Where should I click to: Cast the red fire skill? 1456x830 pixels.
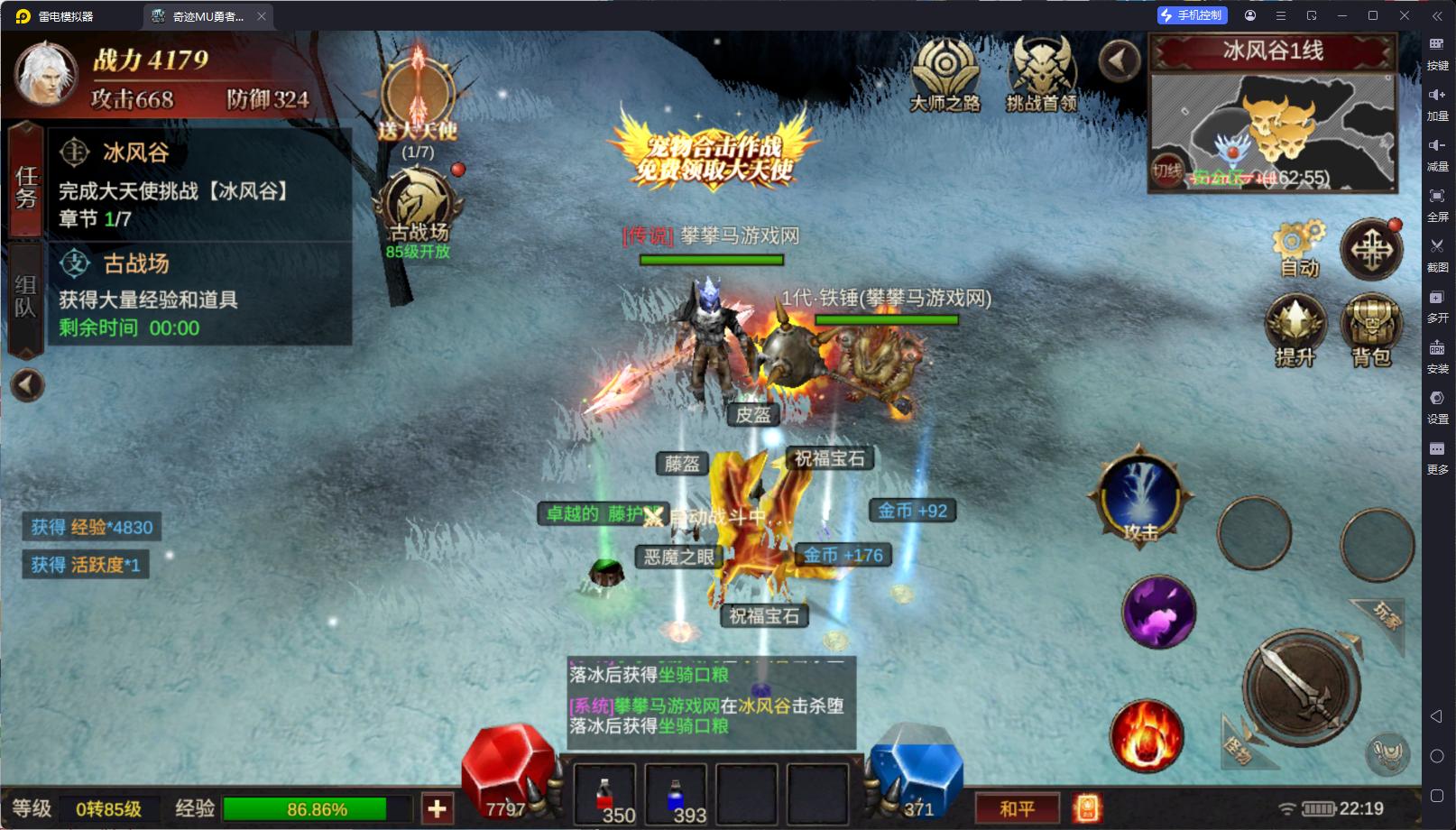click(x=1147, y=734)
